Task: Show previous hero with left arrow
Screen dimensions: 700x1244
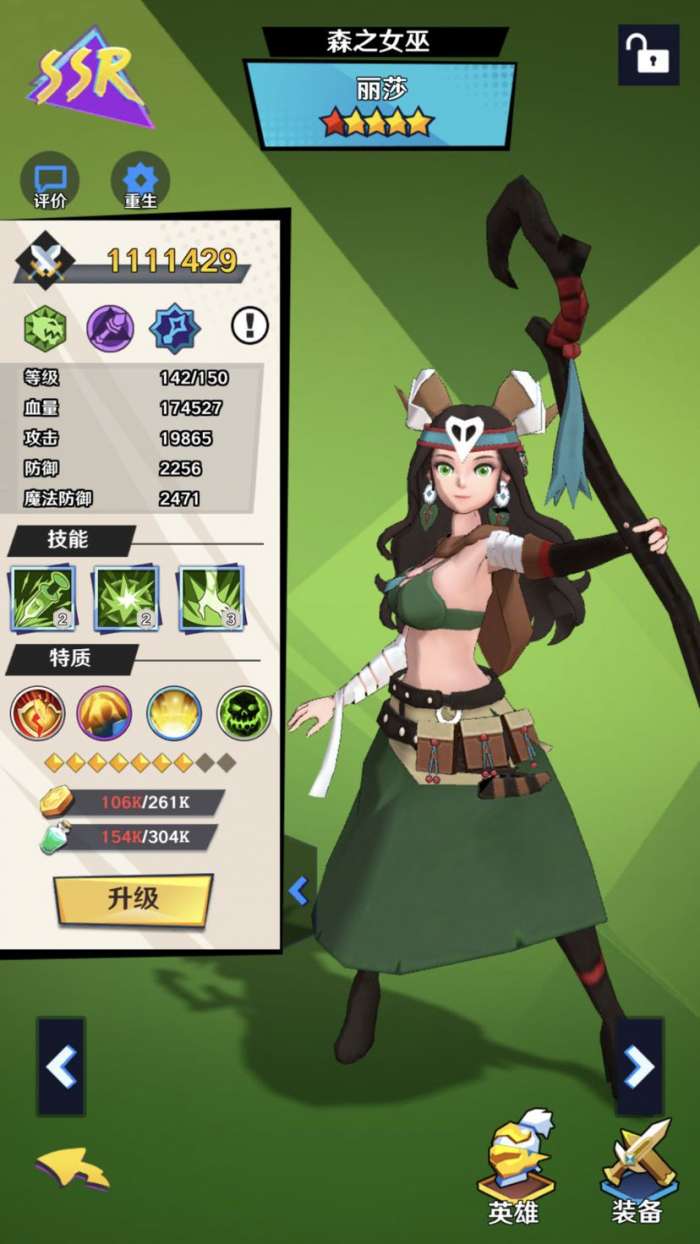Action: click(61, 1067)
